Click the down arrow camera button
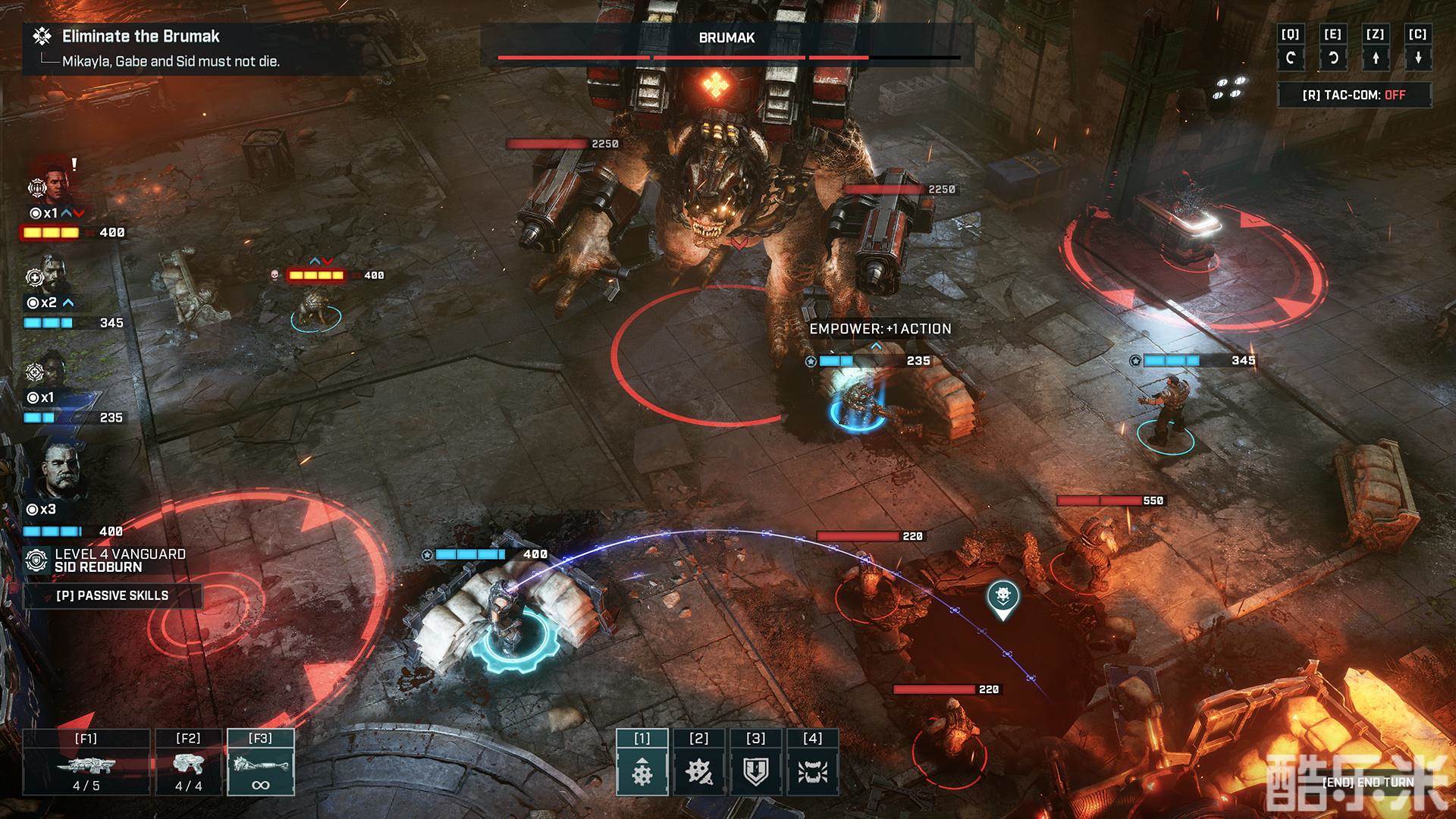 pyautogui.click(x=1417, y=58)
